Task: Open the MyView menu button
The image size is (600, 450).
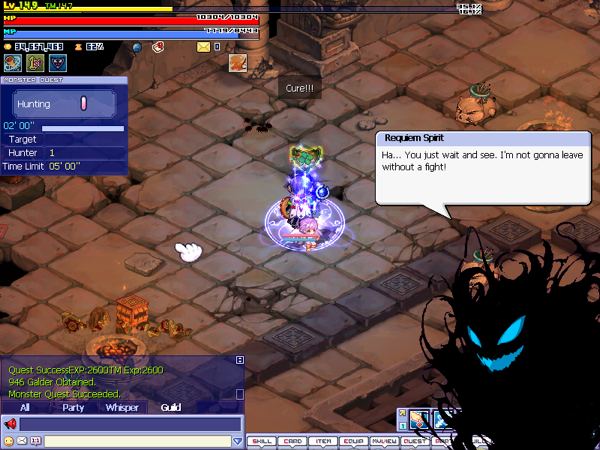Action: 384,440
